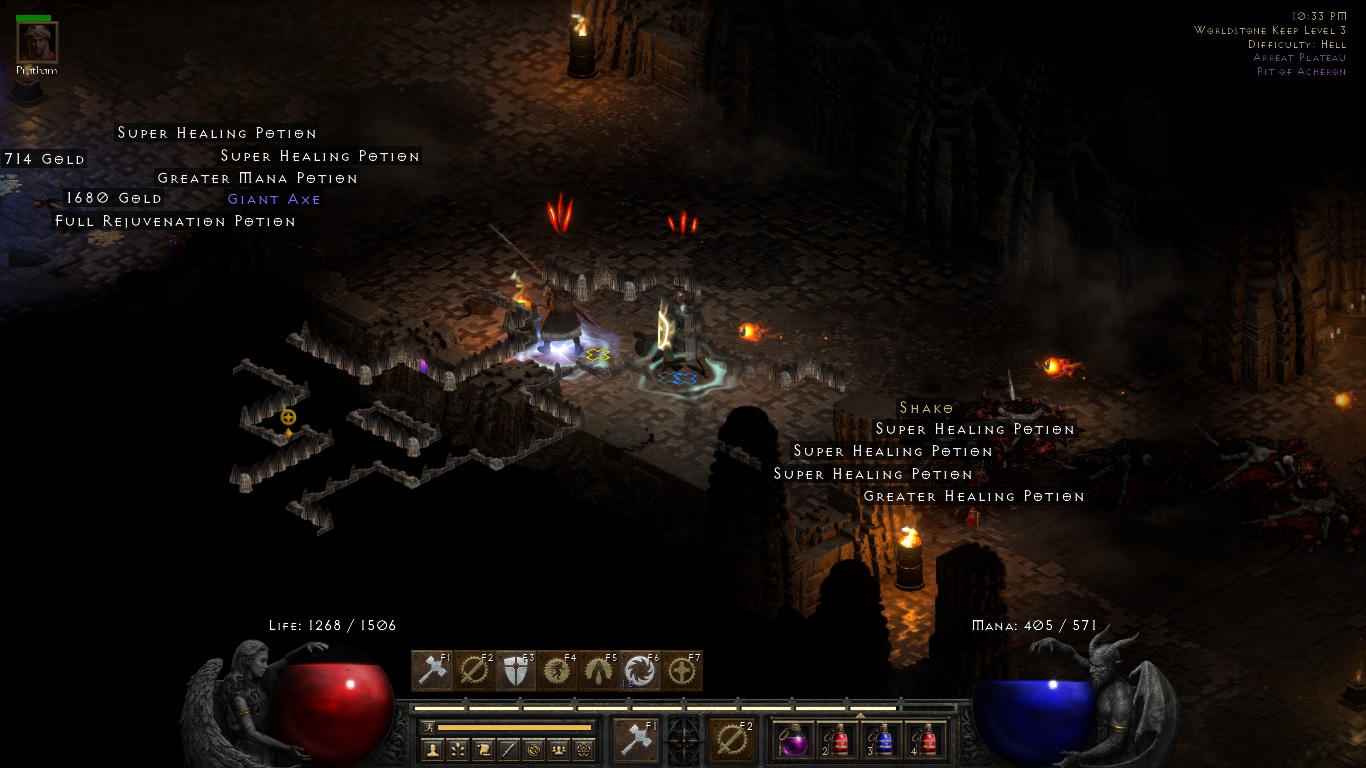Drink the blue mana potion in belt slot 3
1366x768 pixels.
pyautogui.click(x=882, y=741)
